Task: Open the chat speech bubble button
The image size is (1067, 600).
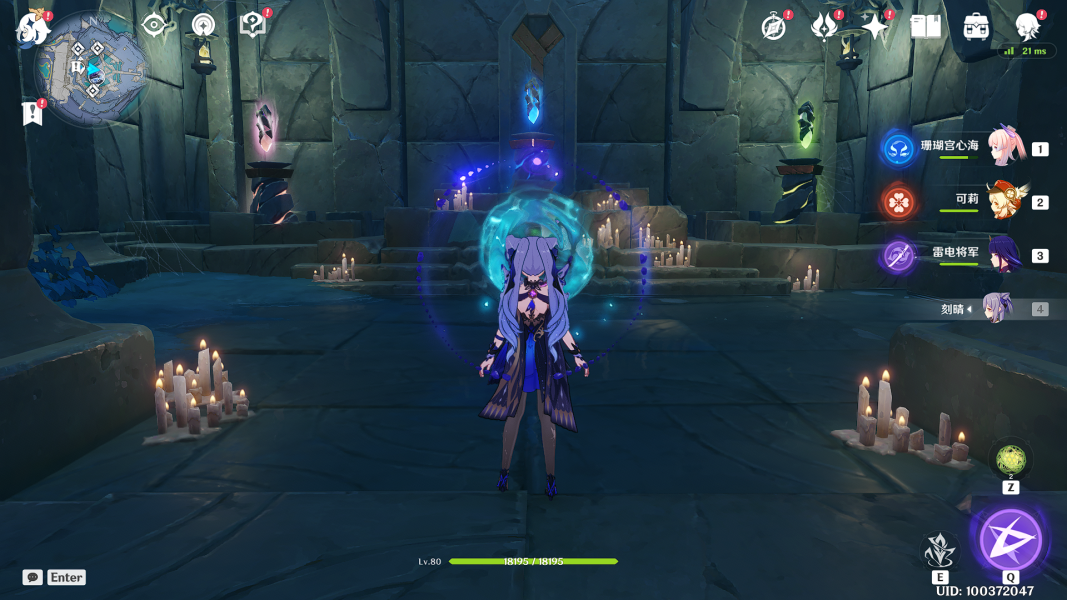Action: pos(33,577)
